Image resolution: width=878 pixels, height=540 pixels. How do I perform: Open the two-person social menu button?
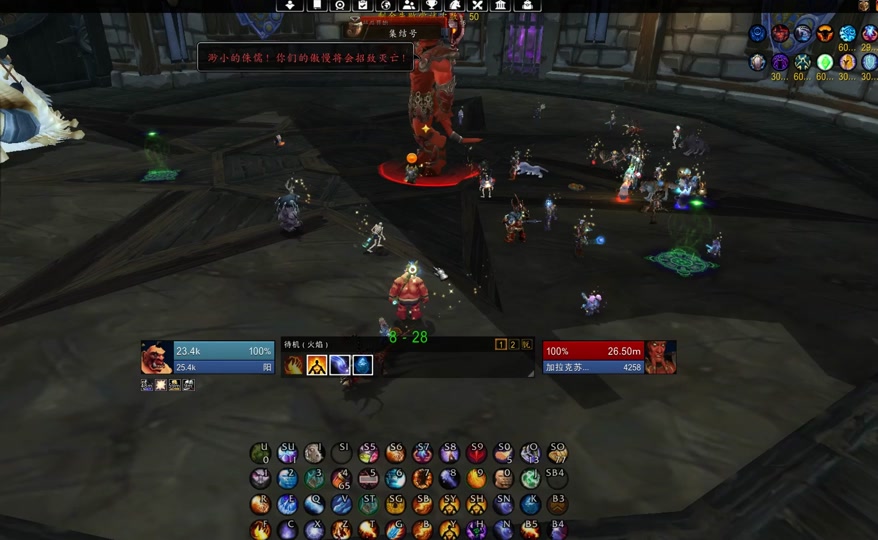[x=408, y=5]
